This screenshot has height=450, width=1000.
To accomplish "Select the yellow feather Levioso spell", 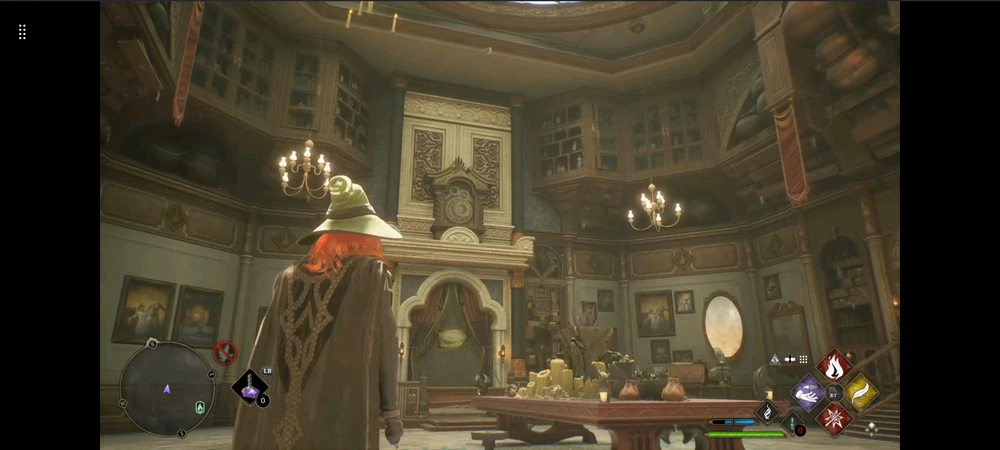I will [860, 392].
